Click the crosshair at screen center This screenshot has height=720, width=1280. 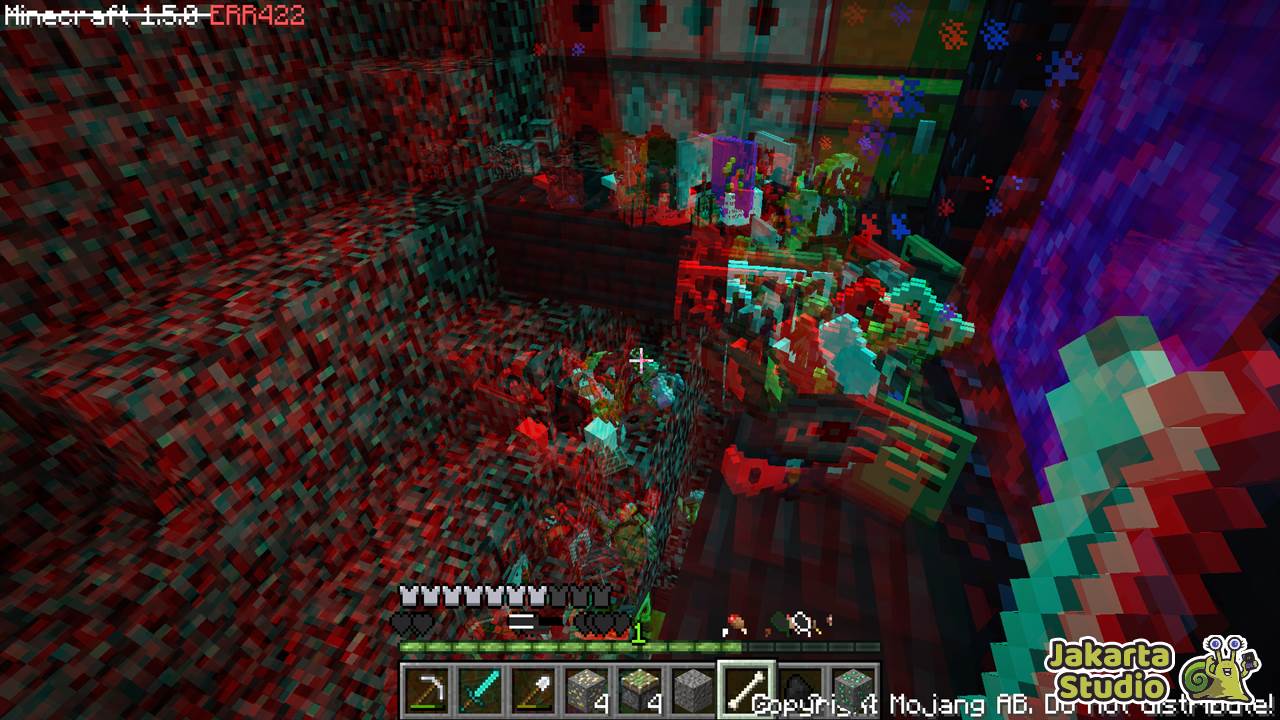pyautogui.click(x=640, y=360)
